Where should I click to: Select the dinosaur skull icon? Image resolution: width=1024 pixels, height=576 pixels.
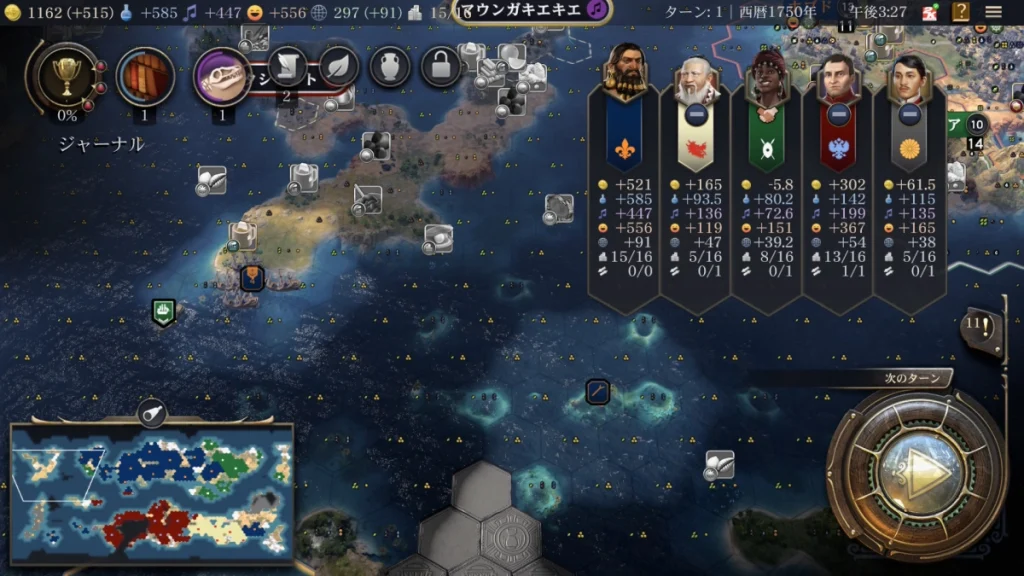[x=222, y=76]
